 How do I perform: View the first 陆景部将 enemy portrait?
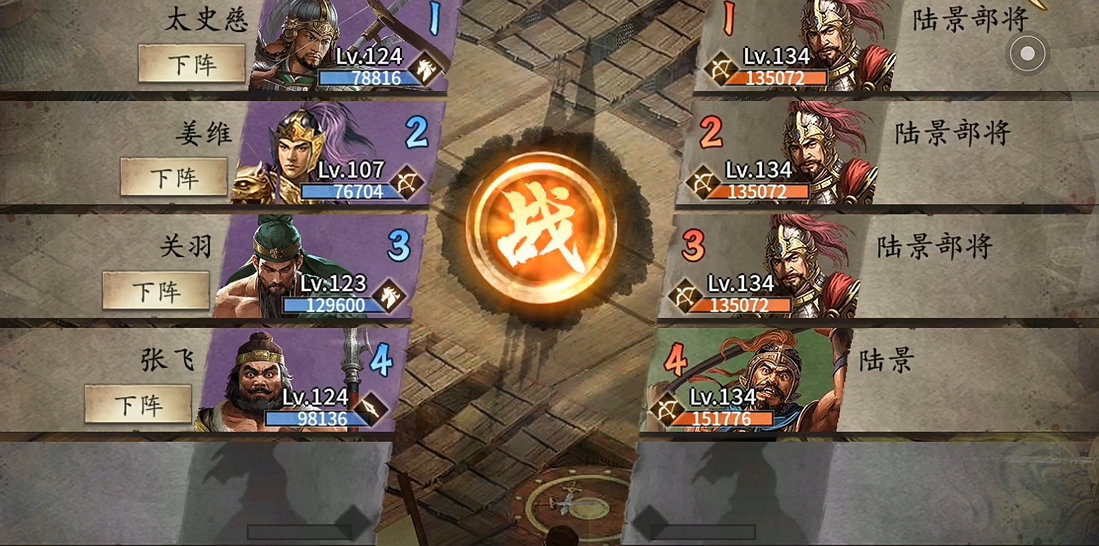click(x=835, y=40)
